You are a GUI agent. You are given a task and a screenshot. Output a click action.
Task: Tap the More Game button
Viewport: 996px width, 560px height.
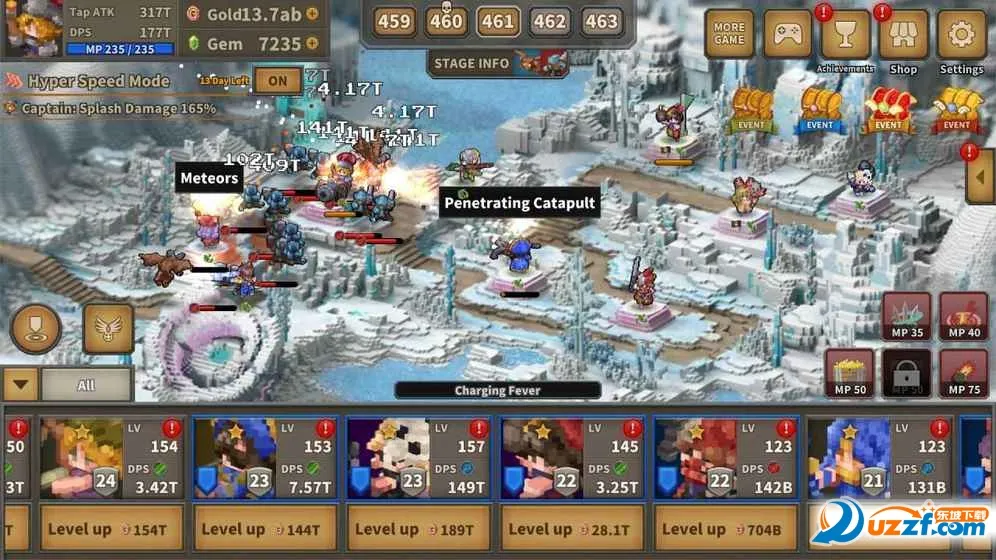tap(729, 35)
